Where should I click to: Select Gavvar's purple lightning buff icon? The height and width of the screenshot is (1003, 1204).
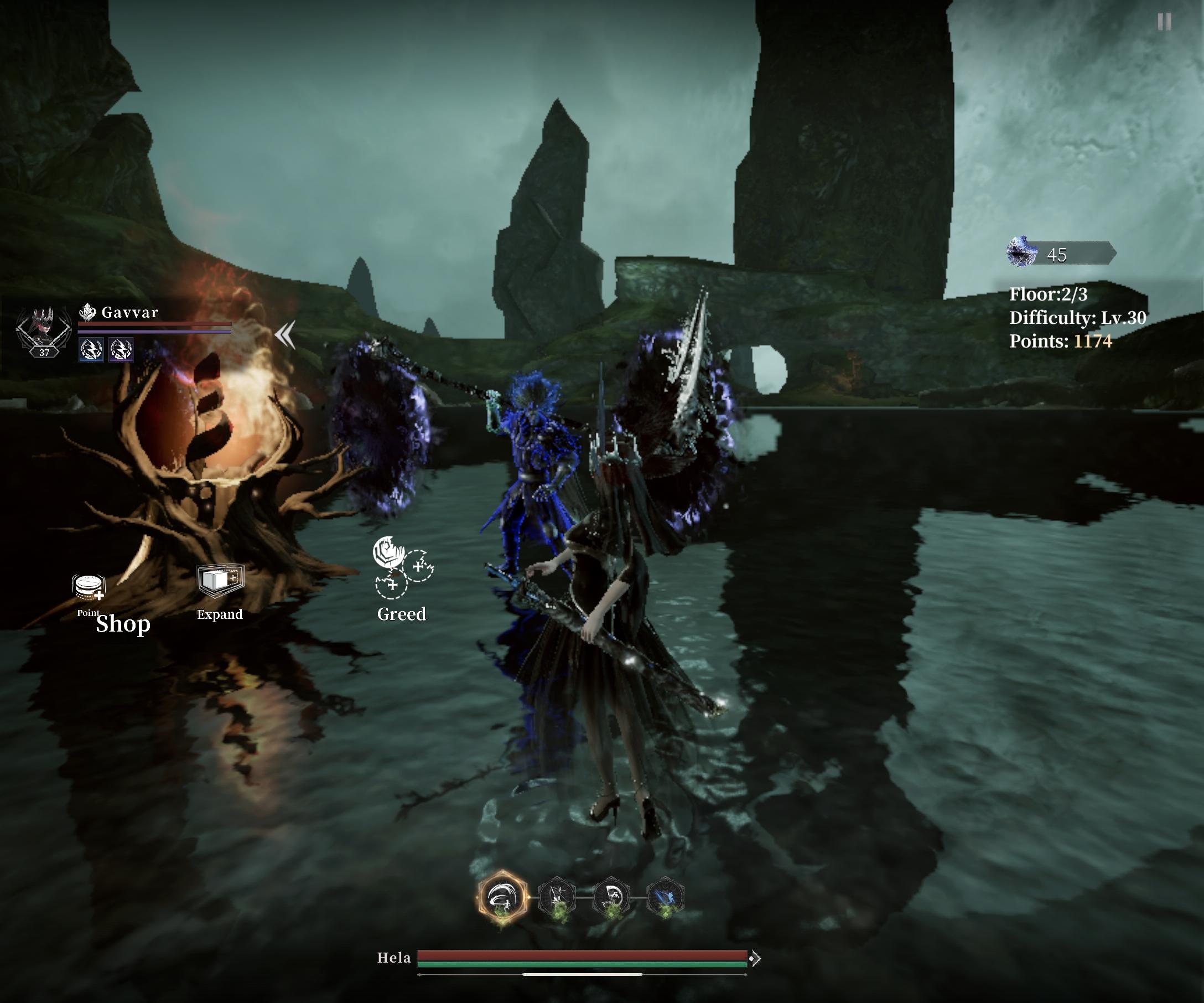121,349
